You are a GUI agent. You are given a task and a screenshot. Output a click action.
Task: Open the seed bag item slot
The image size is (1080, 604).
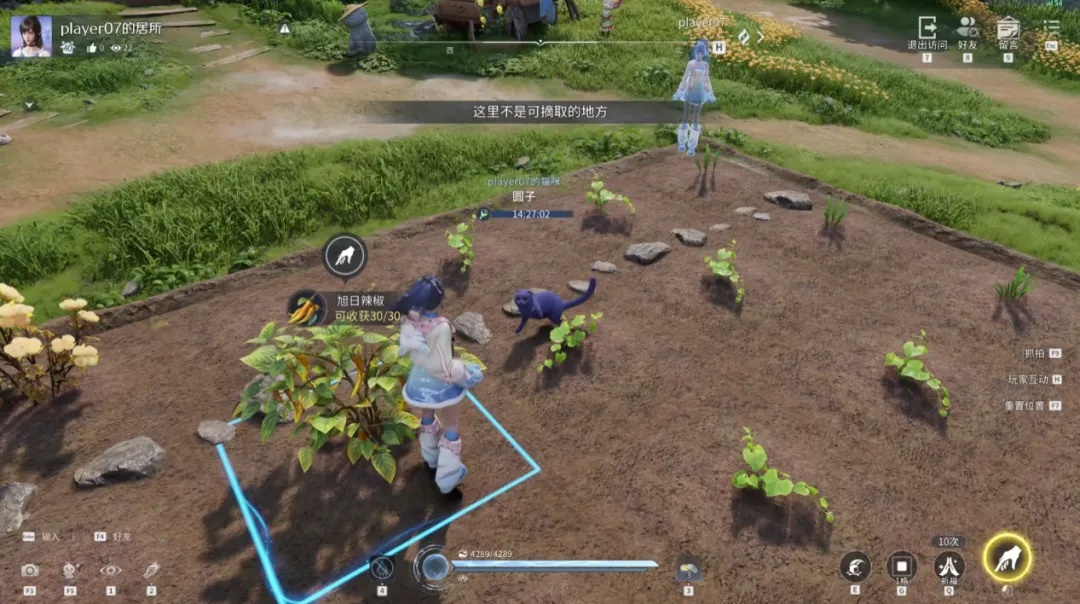click(688, 568)
